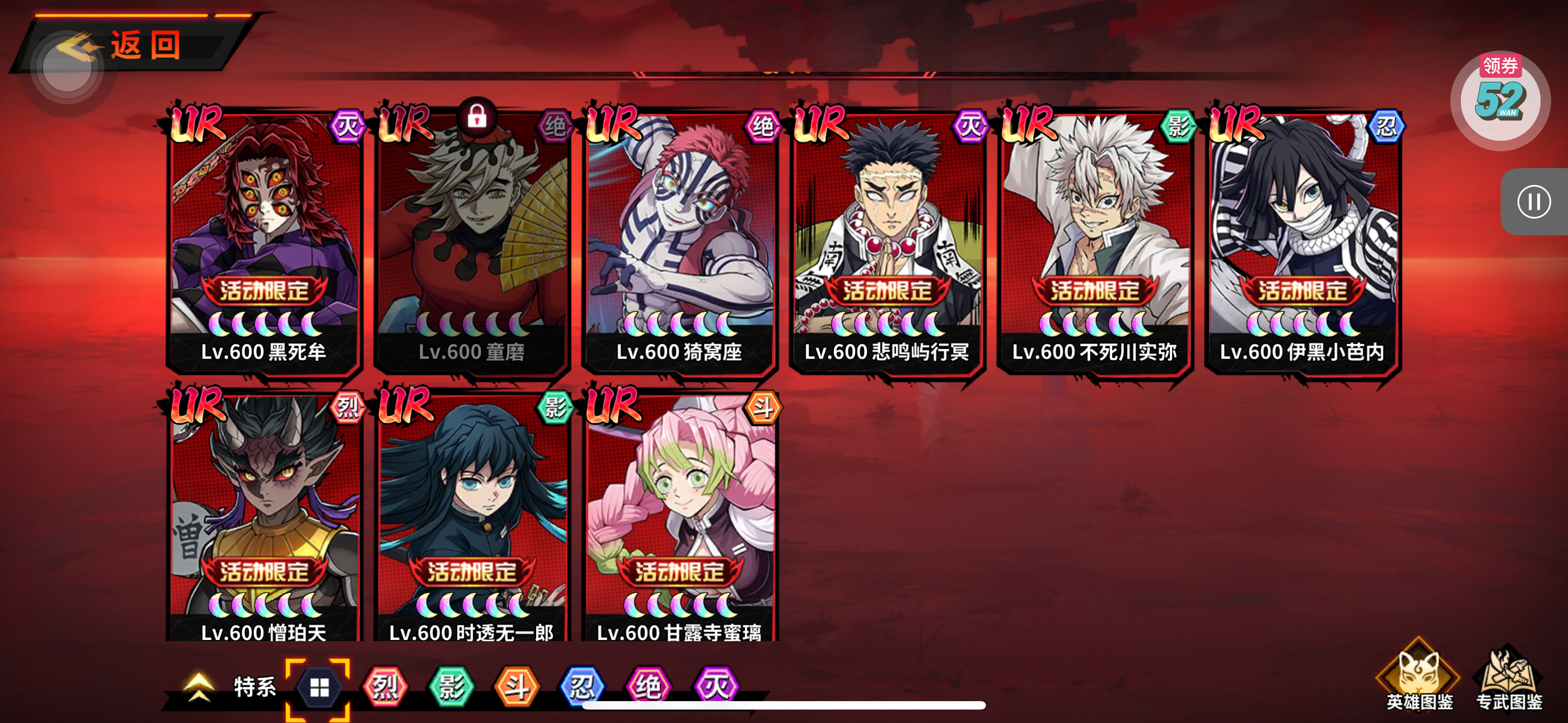Viewport: 1568px width, 723px height.
Task: Click the 领券 52 coupon badge
Action: pyautogui.click(x=1500, y=98)
